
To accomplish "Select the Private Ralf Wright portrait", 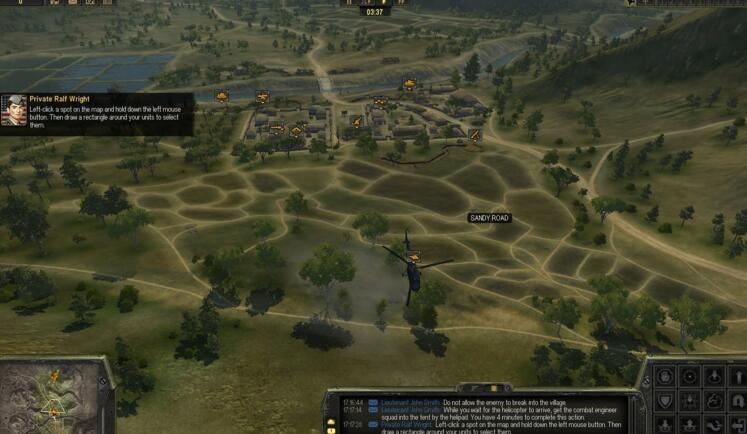I will (14, 111).
